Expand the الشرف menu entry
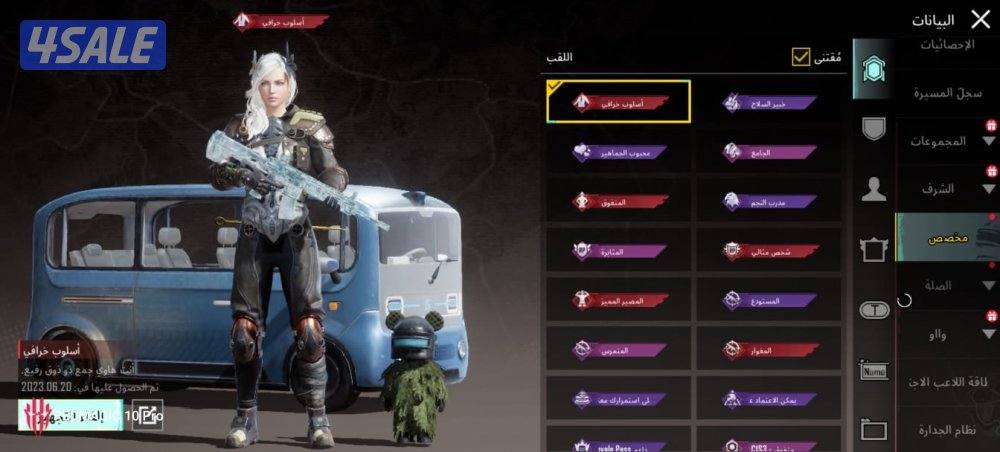The image size is (1000, 452). (945, 188)
